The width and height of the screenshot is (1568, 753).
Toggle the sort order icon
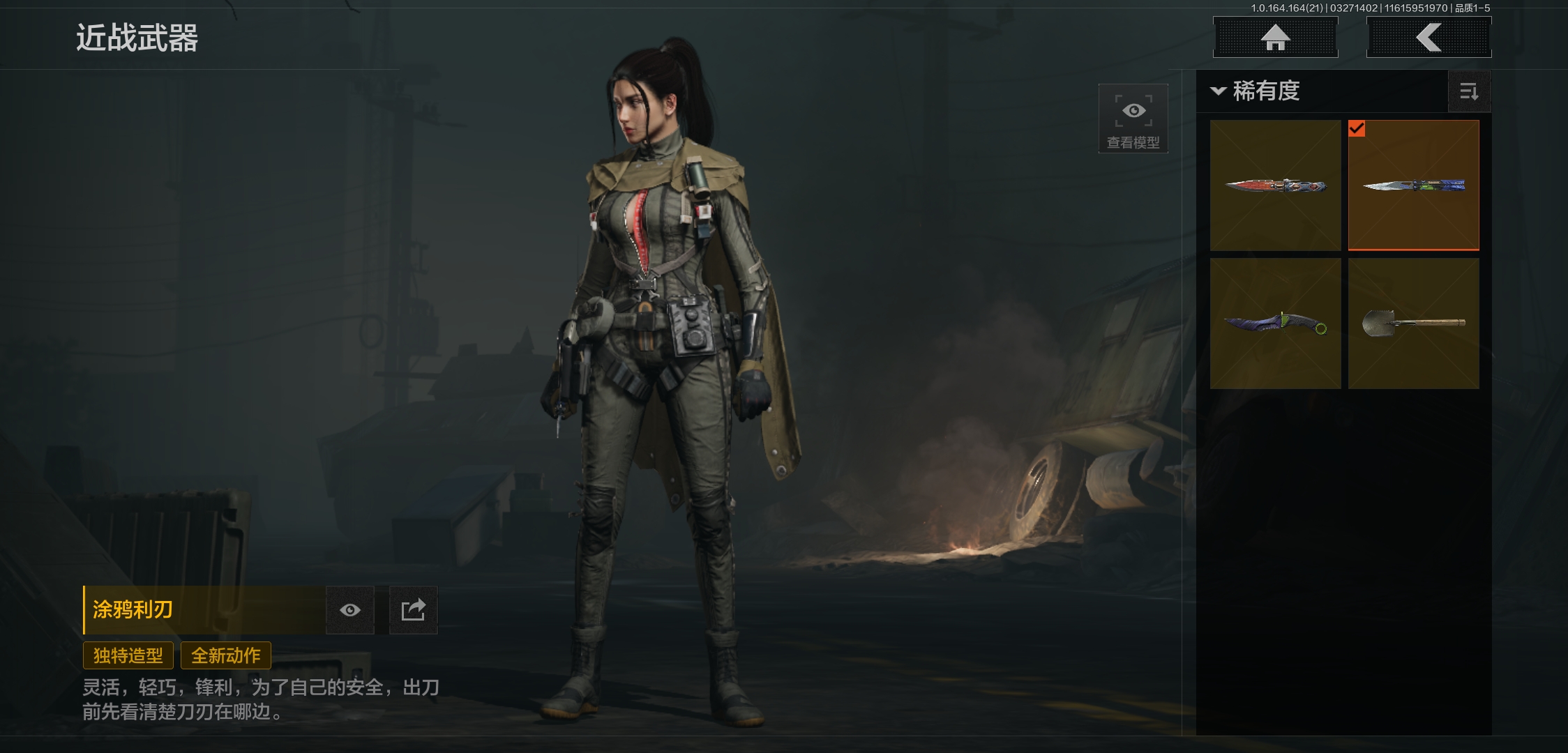coord(1469,91)
